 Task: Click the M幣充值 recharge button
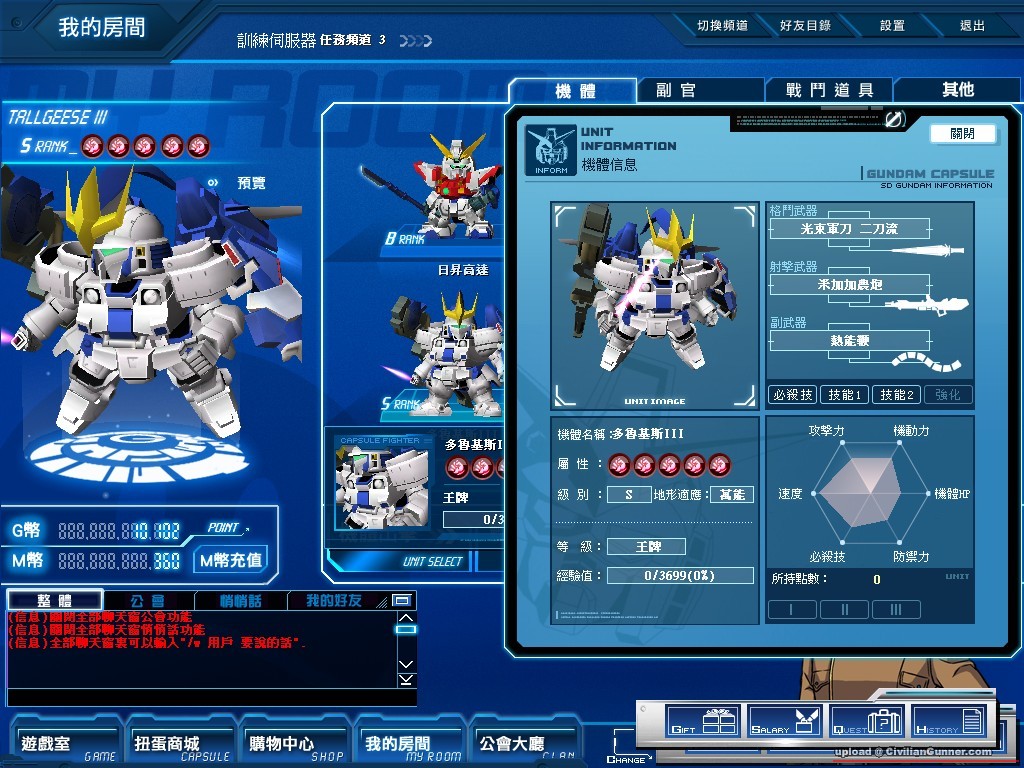point(231,560)
